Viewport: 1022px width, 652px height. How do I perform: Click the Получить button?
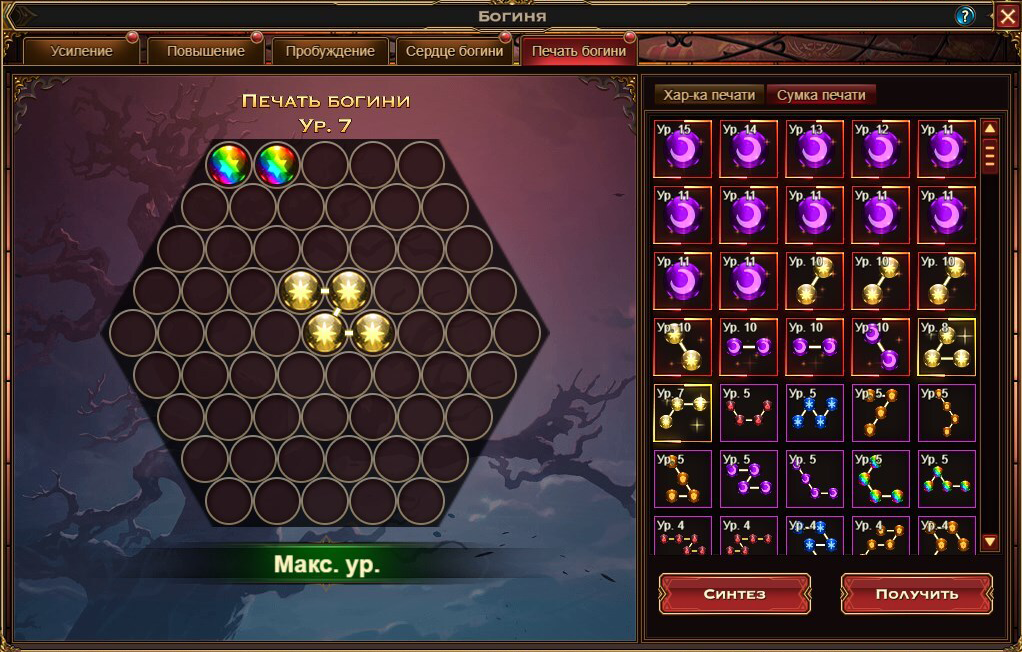coord(916,594)
